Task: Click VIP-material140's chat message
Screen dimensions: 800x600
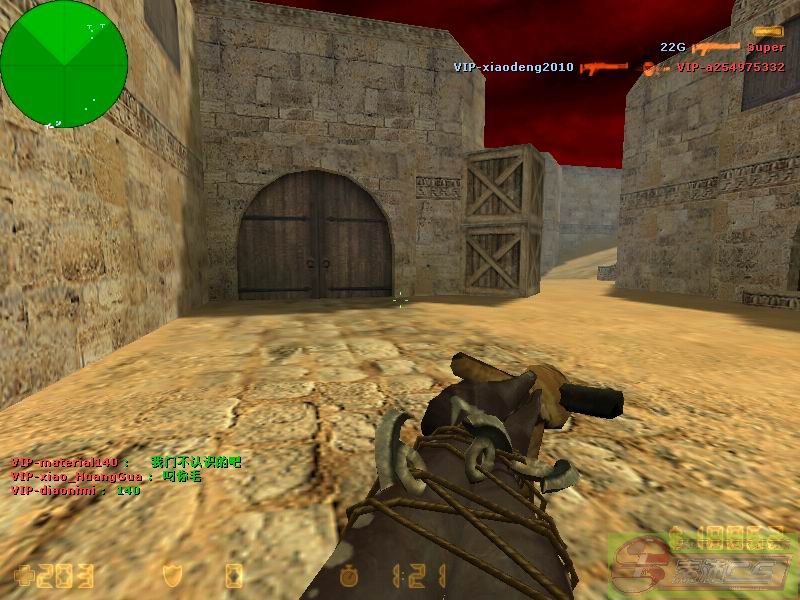Action: (x=126, y=463)
